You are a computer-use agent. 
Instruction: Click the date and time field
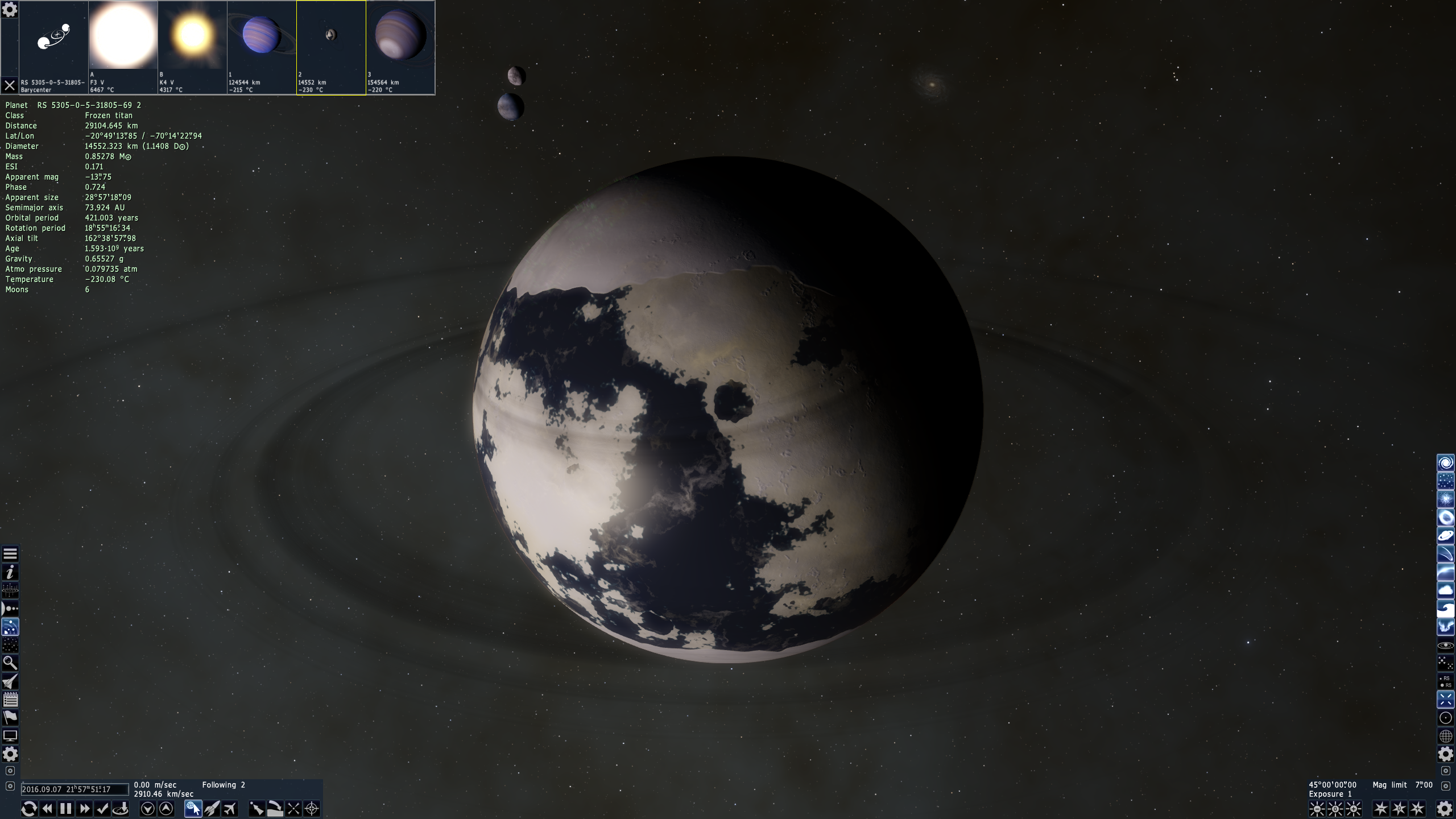click(75, 789)
